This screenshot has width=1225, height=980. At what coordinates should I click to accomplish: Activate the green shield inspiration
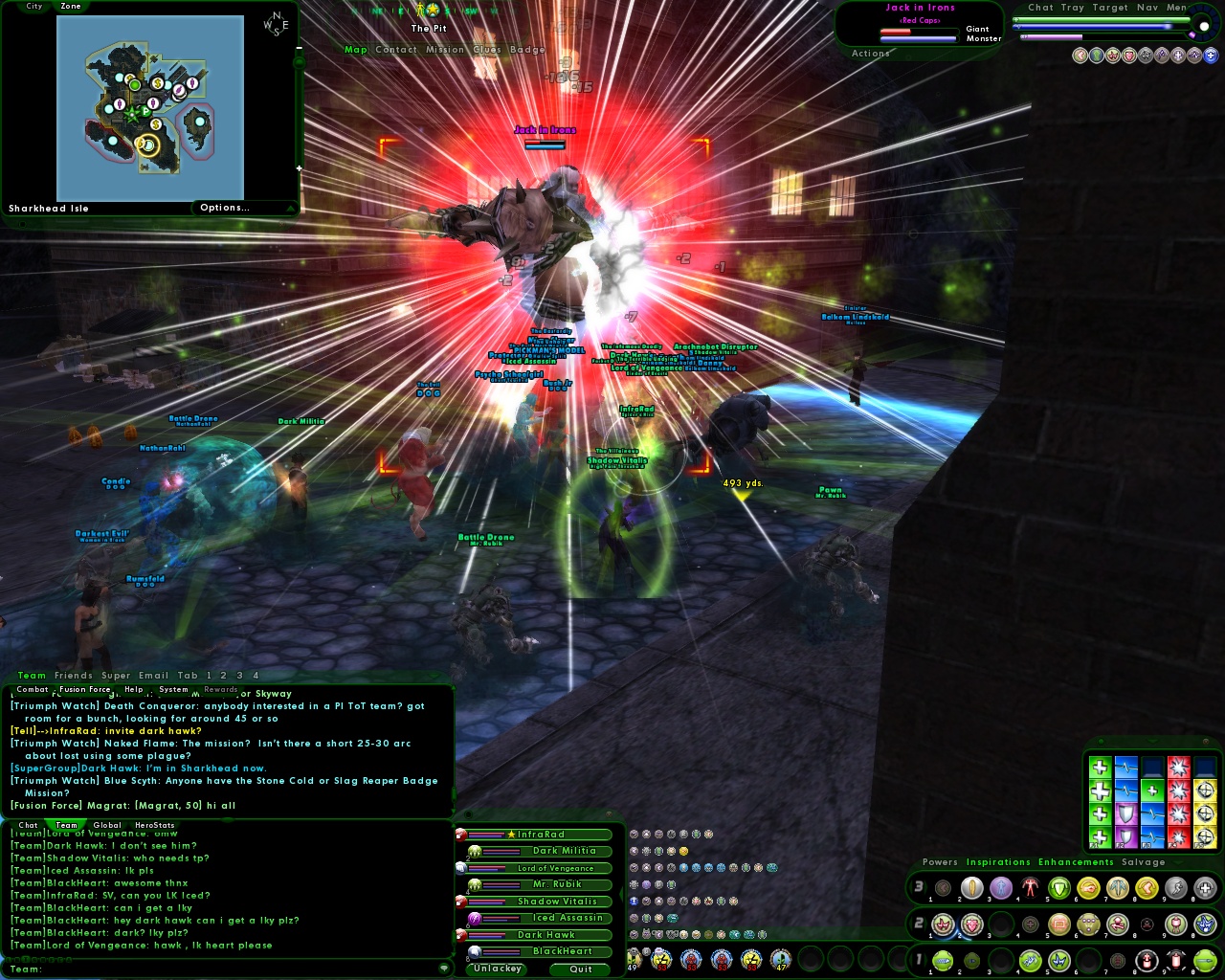1058,887
